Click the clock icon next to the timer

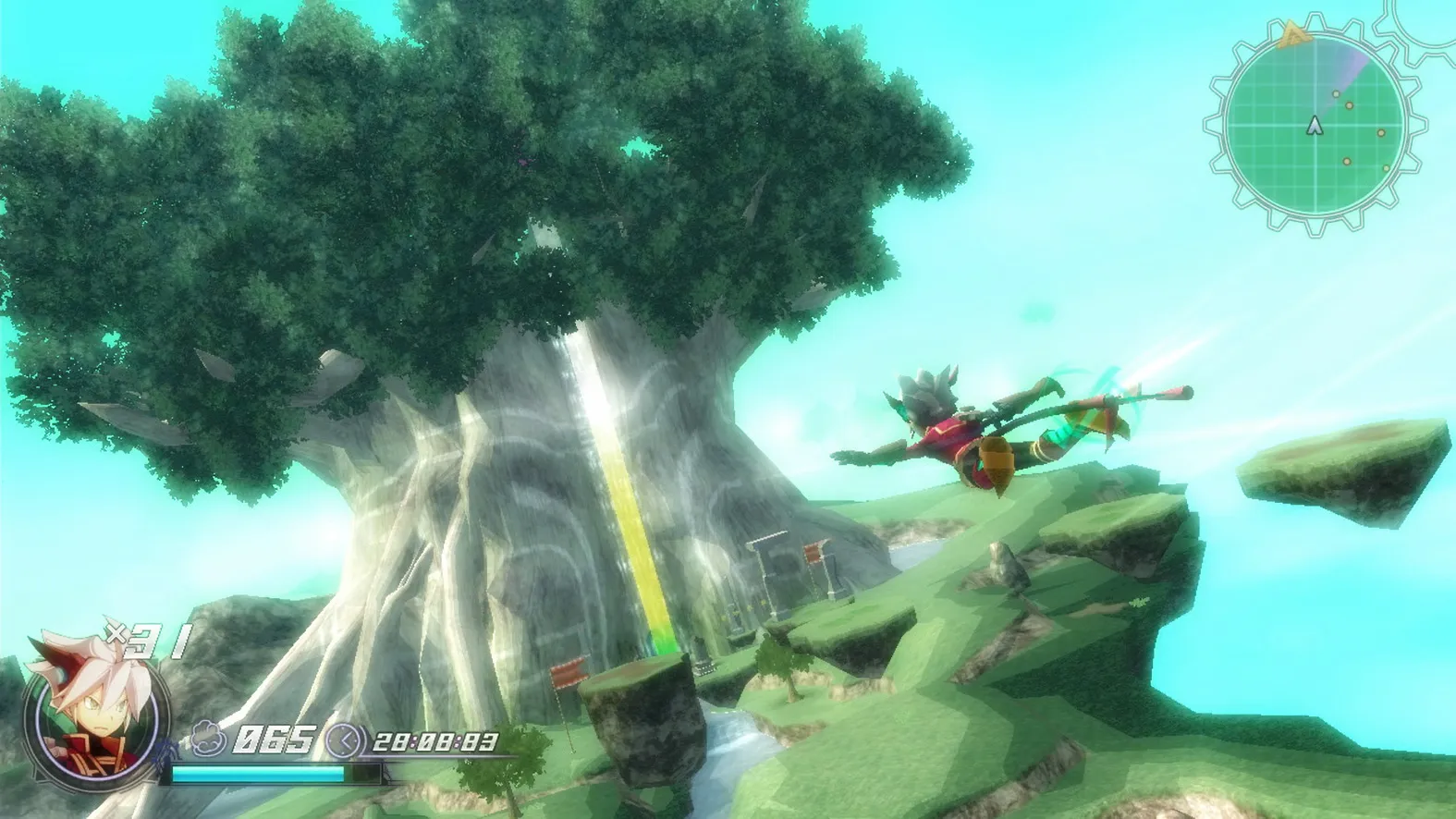point(345,740)
